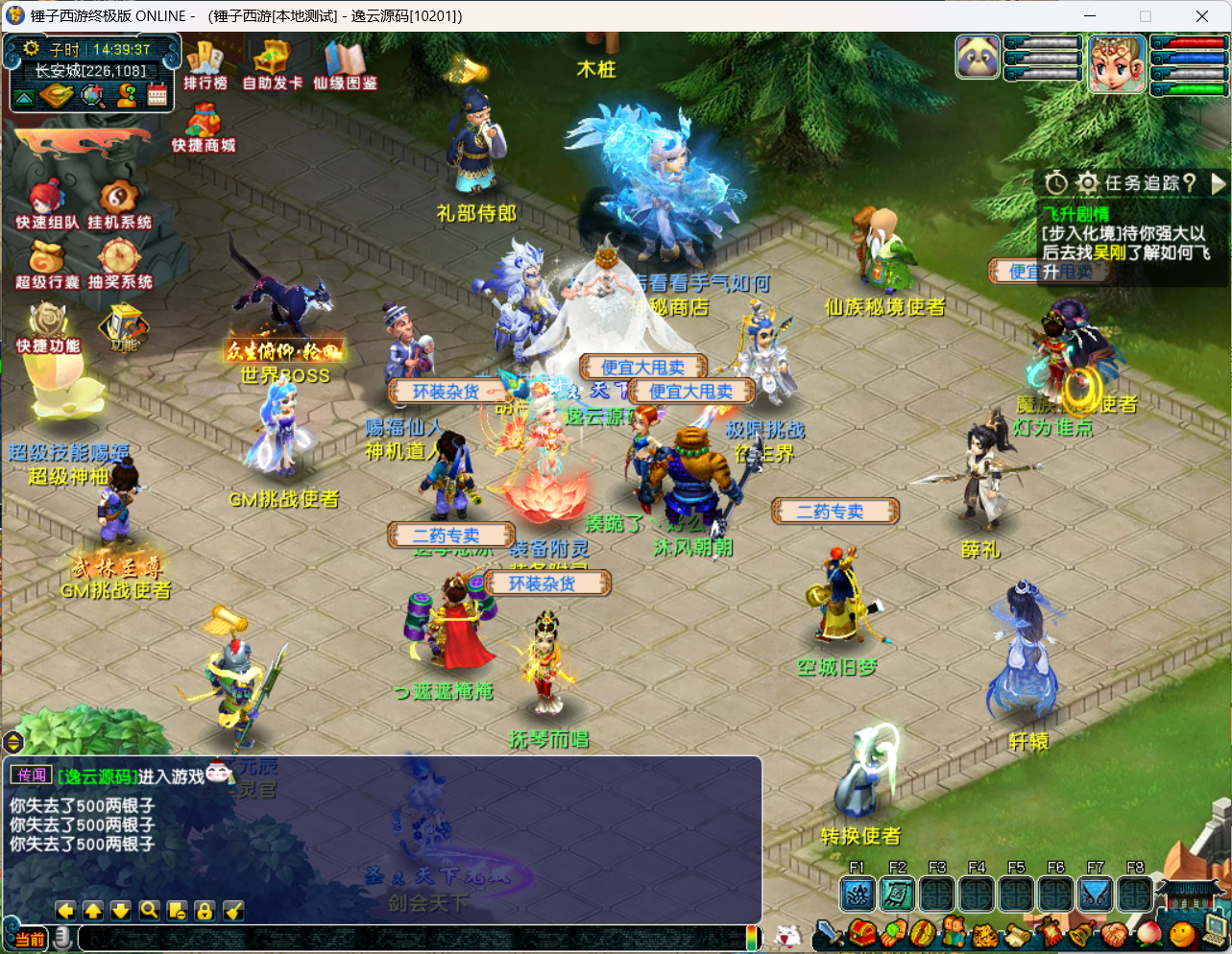The image size is (1232, 954).
Task: Select the player character portrait
Action: 1117,63
